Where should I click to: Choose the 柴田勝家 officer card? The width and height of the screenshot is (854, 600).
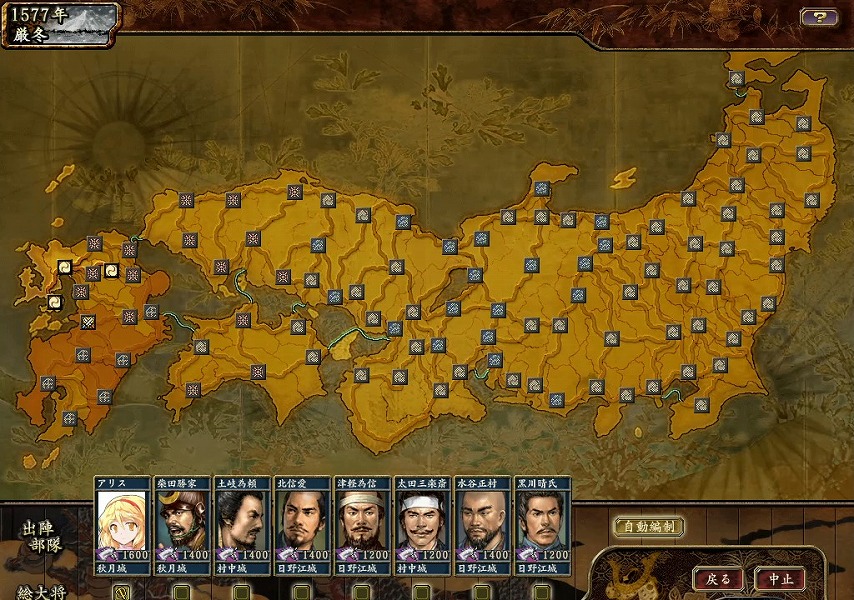(x=181, y=521)
